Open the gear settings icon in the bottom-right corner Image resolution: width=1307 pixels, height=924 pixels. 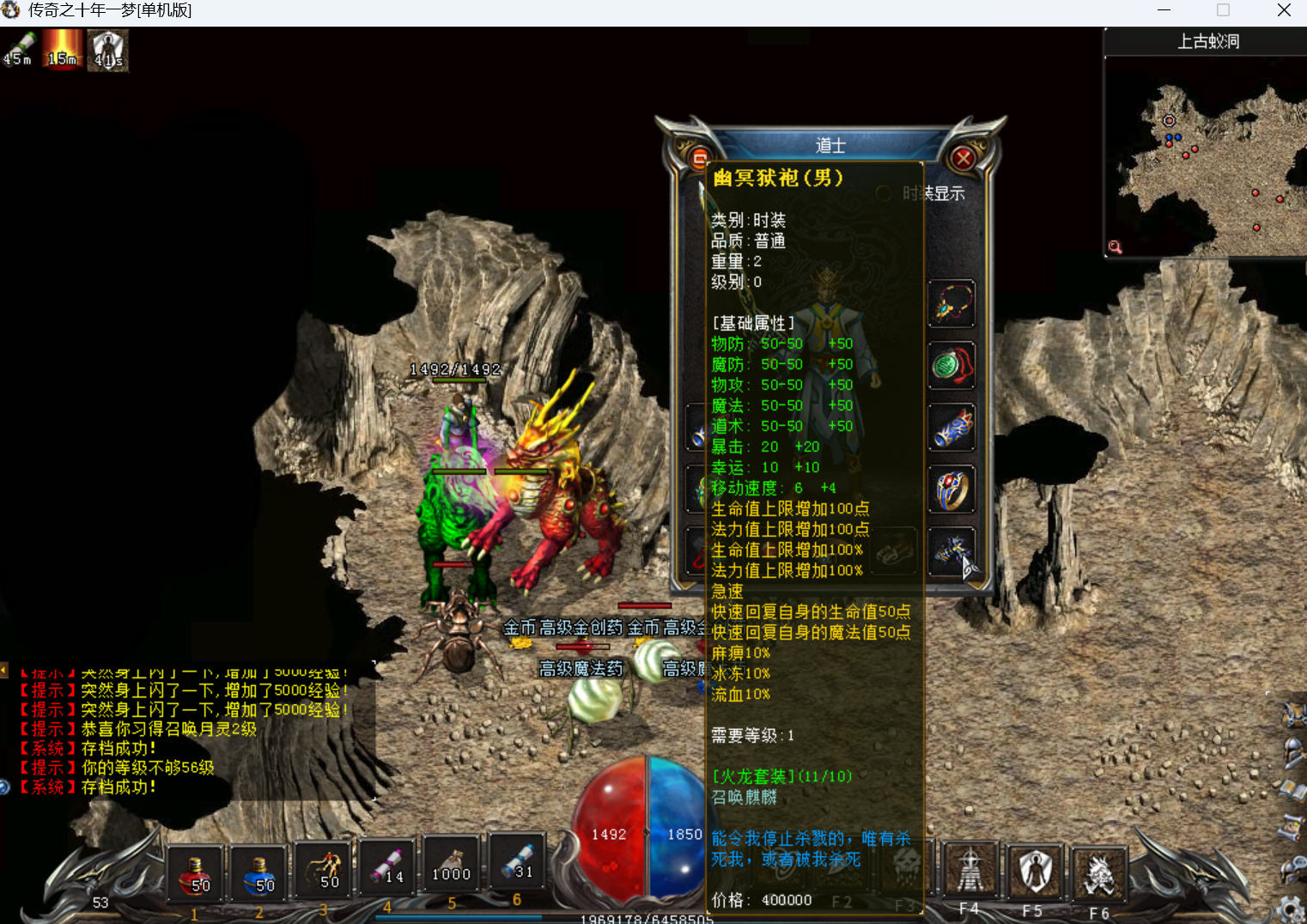tap(1291, 909)
